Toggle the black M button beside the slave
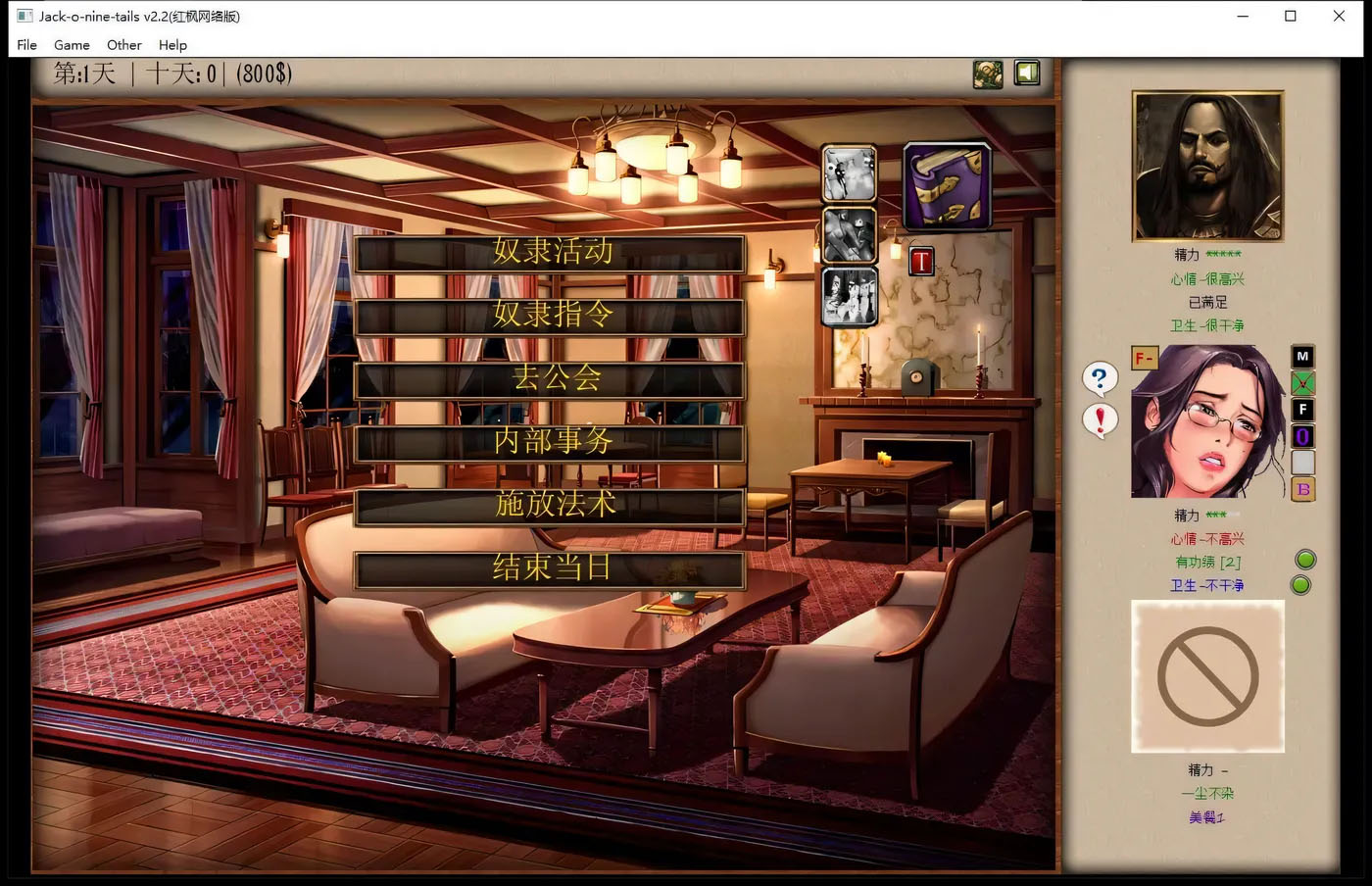This screenshot has width=1372, height=886. [1303, 357]
